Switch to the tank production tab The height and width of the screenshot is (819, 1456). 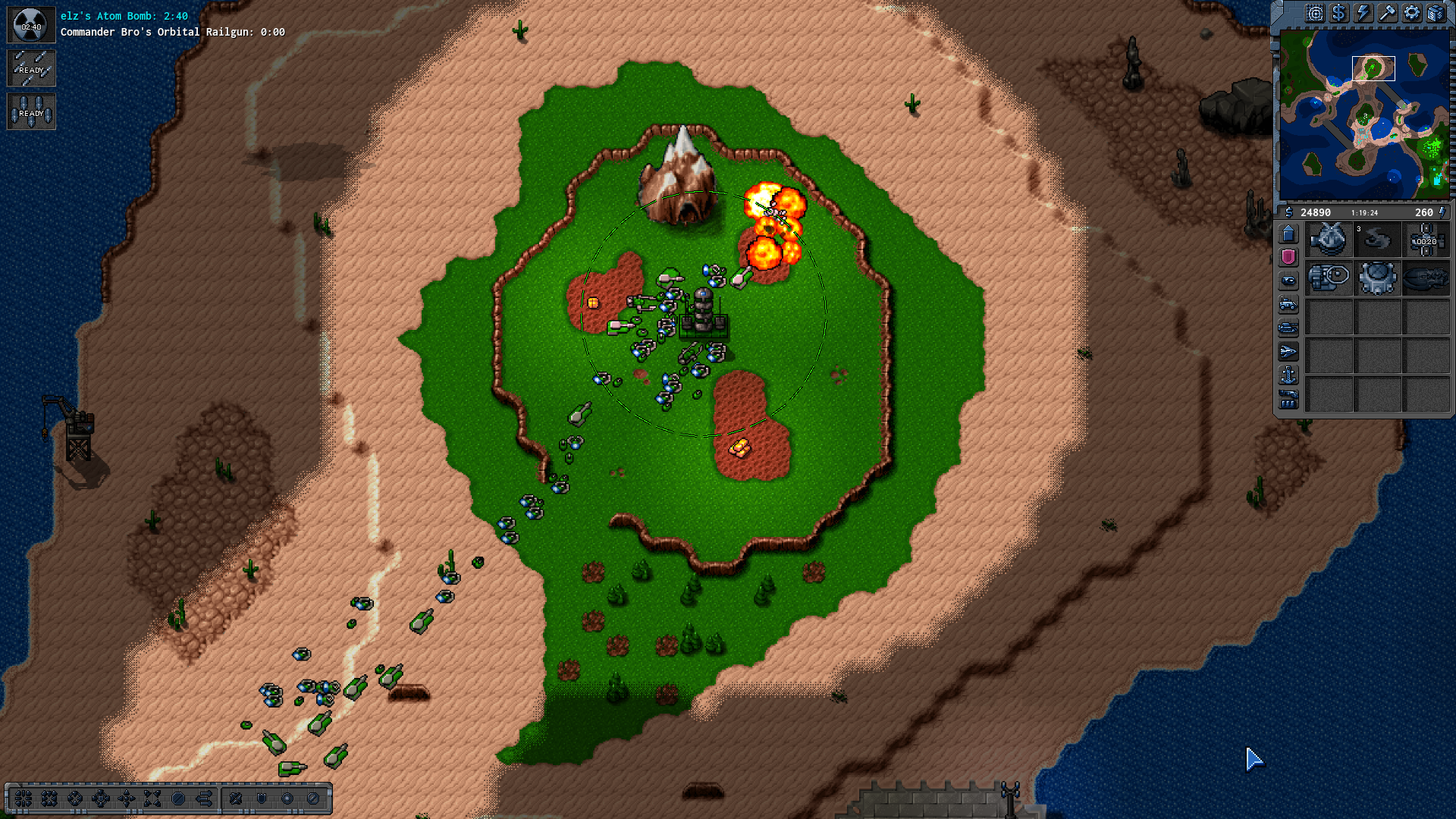(1288, 328)
